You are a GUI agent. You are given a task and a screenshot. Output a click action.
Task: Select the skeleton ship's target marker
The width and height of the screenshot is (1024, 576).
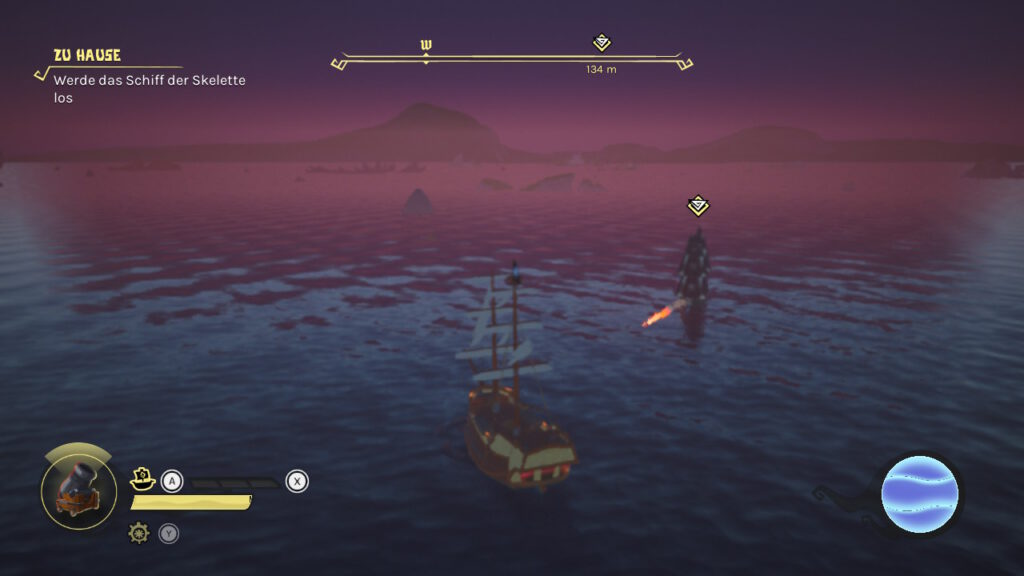pyautogui.click(x=698, y=206)
